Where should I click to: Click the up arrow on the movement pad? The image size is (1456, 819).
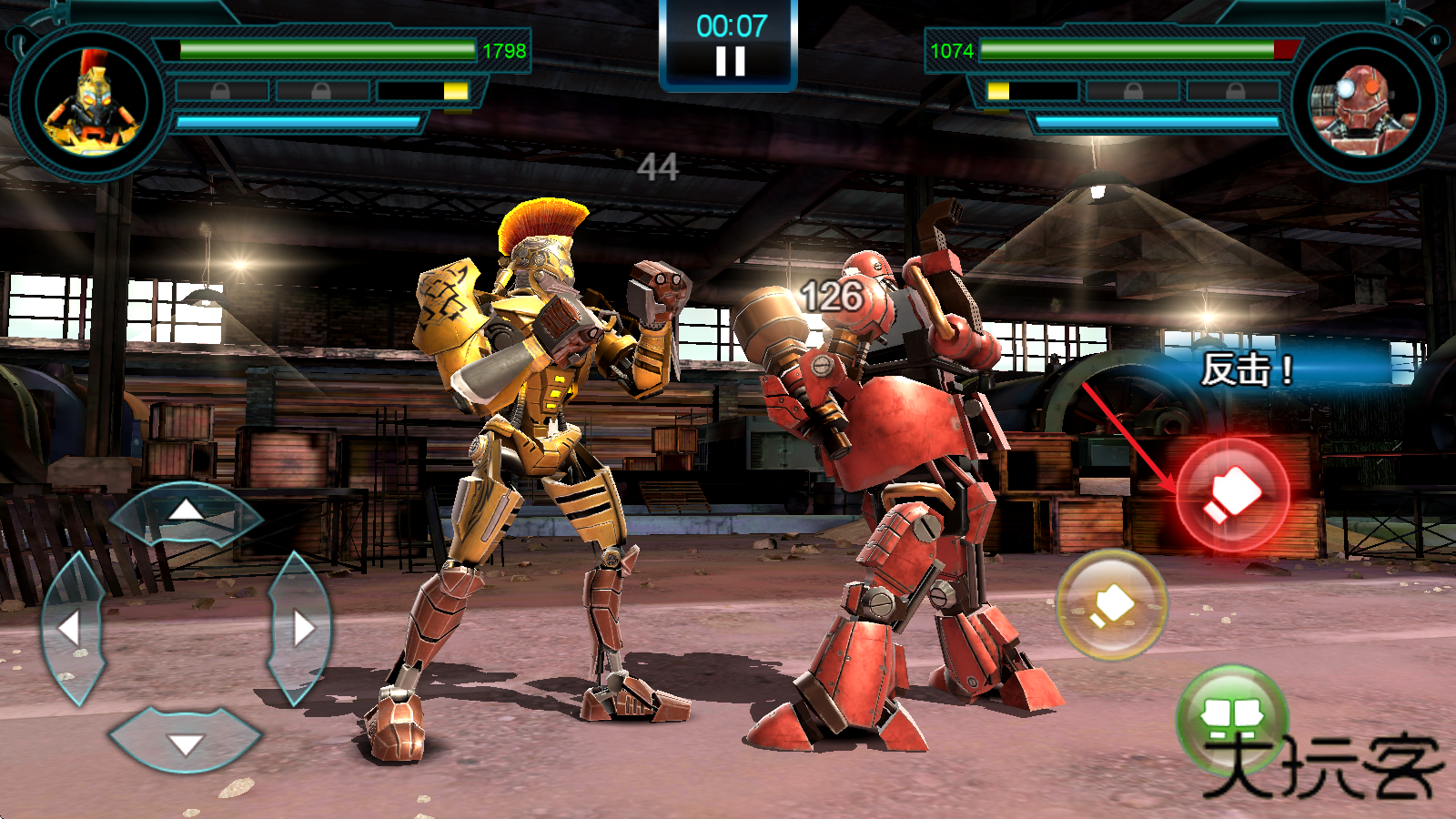pyautogui.click(x=187, y=511)
